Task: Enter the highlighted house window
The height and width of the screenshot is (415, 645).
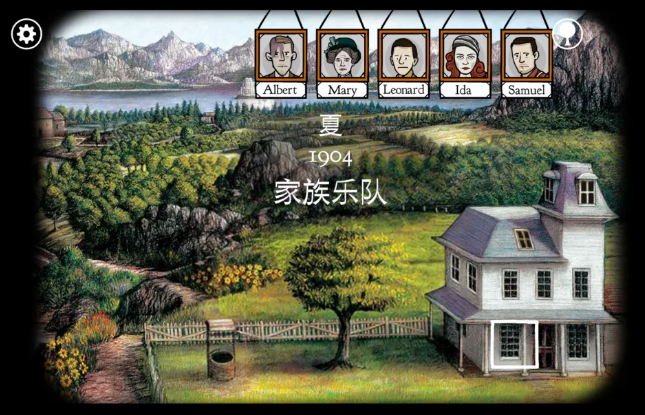Action: pos(513,344)
